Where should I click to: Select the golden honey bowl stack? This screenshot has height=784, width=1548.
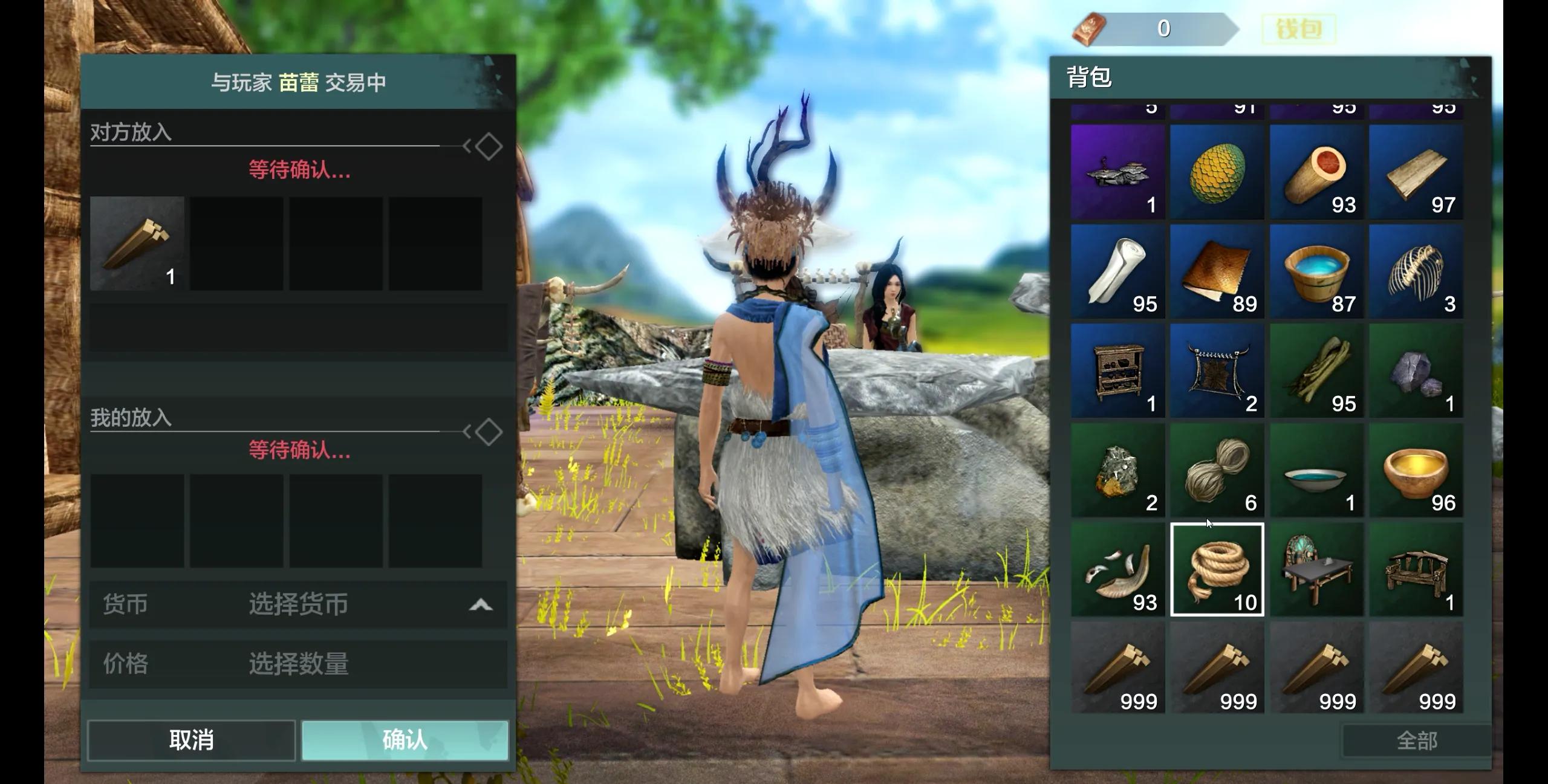coord(1416,470)
